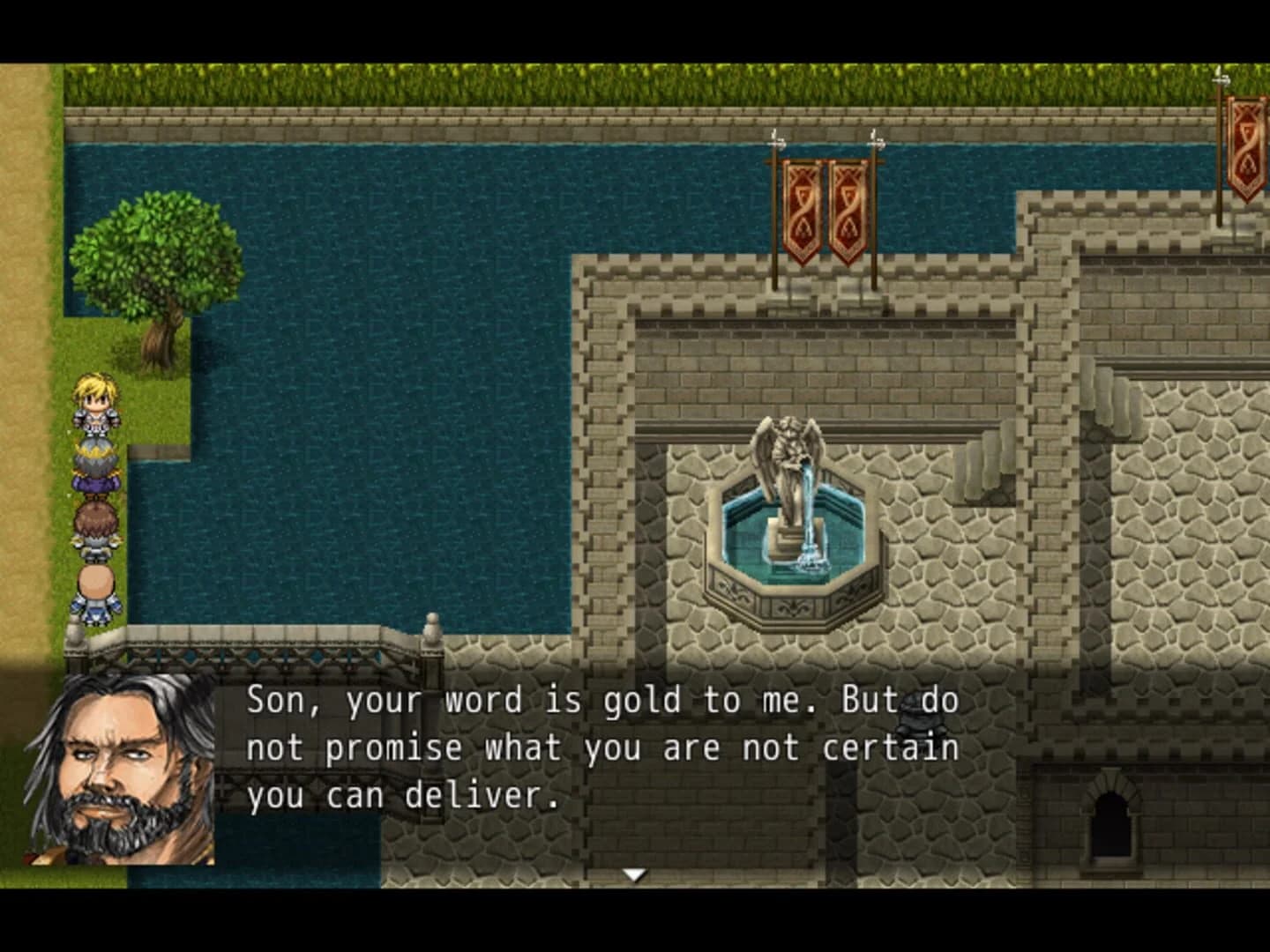Click the bald character at the party's rear
The image size is (1270, 952).
coord(97,592)
